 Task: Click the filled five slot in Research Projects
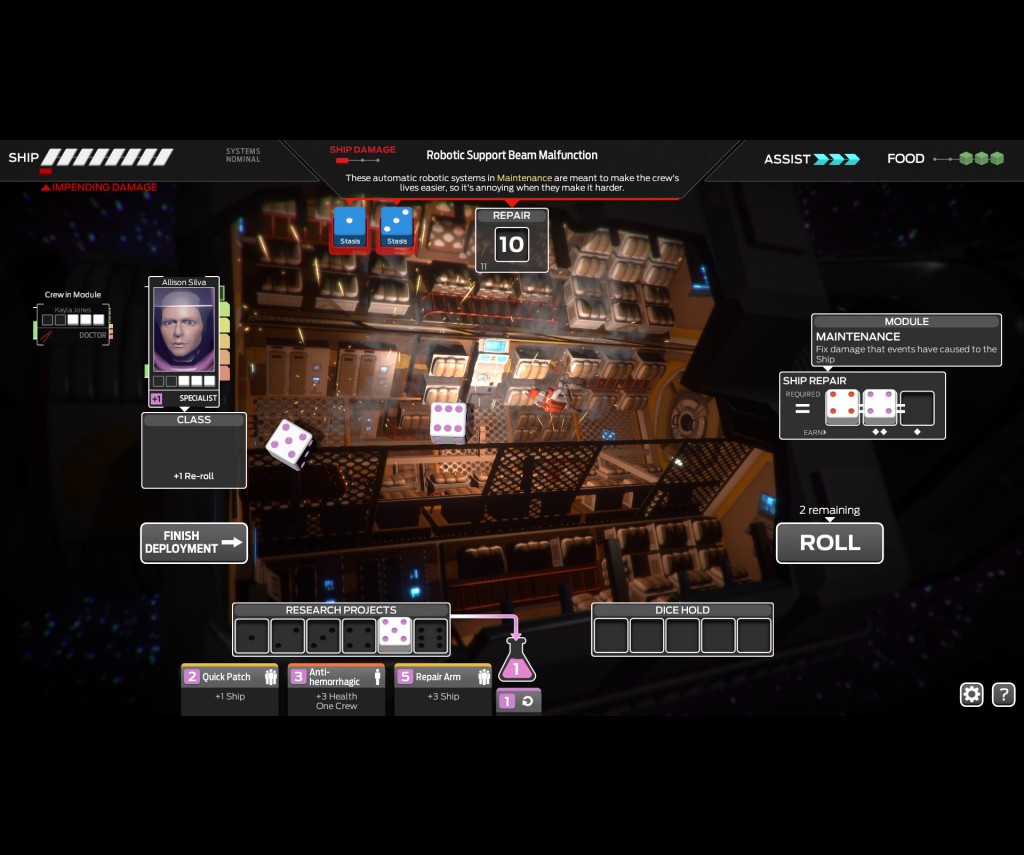pyautogui.click(x=395, y=635)
